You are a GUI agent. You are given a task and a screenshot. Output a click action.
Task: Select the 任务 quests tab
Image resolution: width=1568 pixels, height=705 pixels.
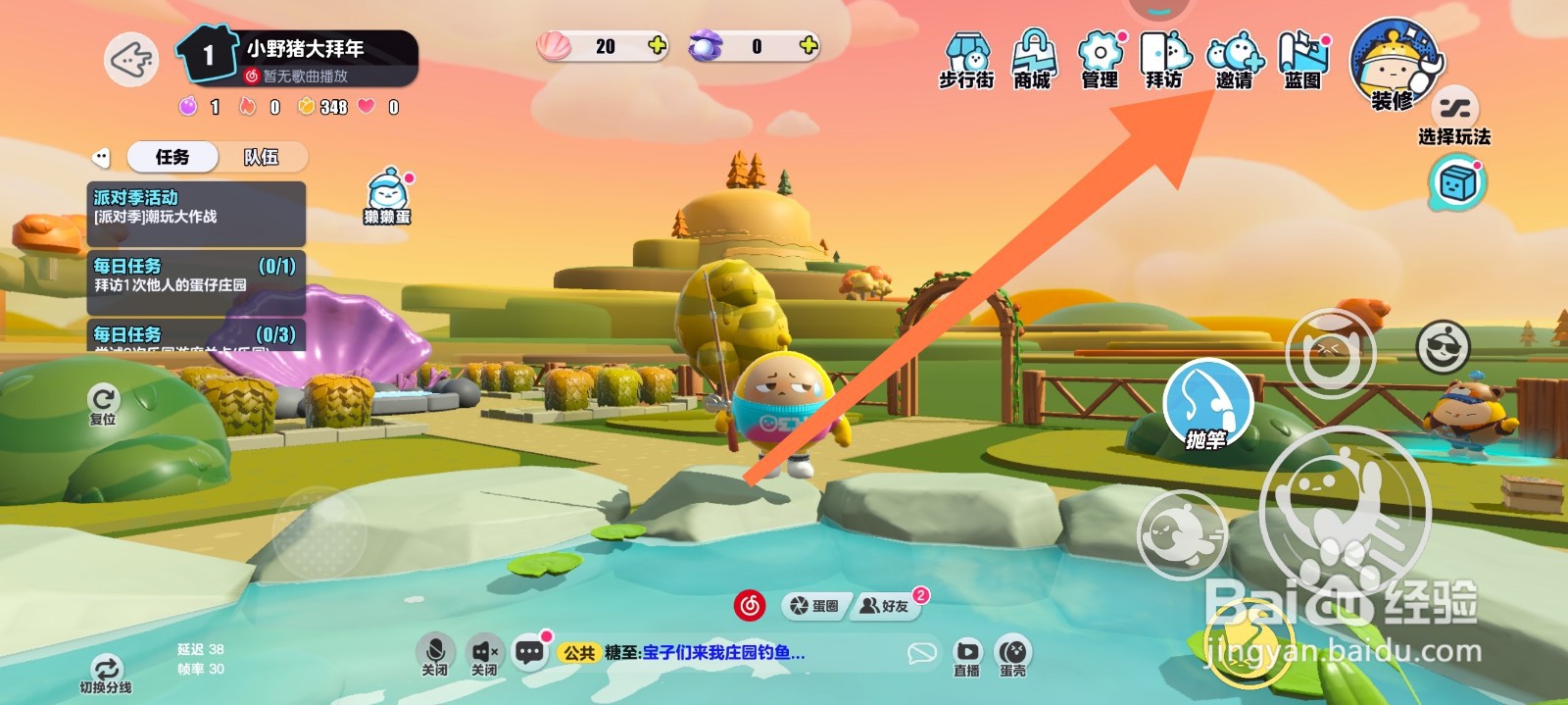tap(172, 157)
